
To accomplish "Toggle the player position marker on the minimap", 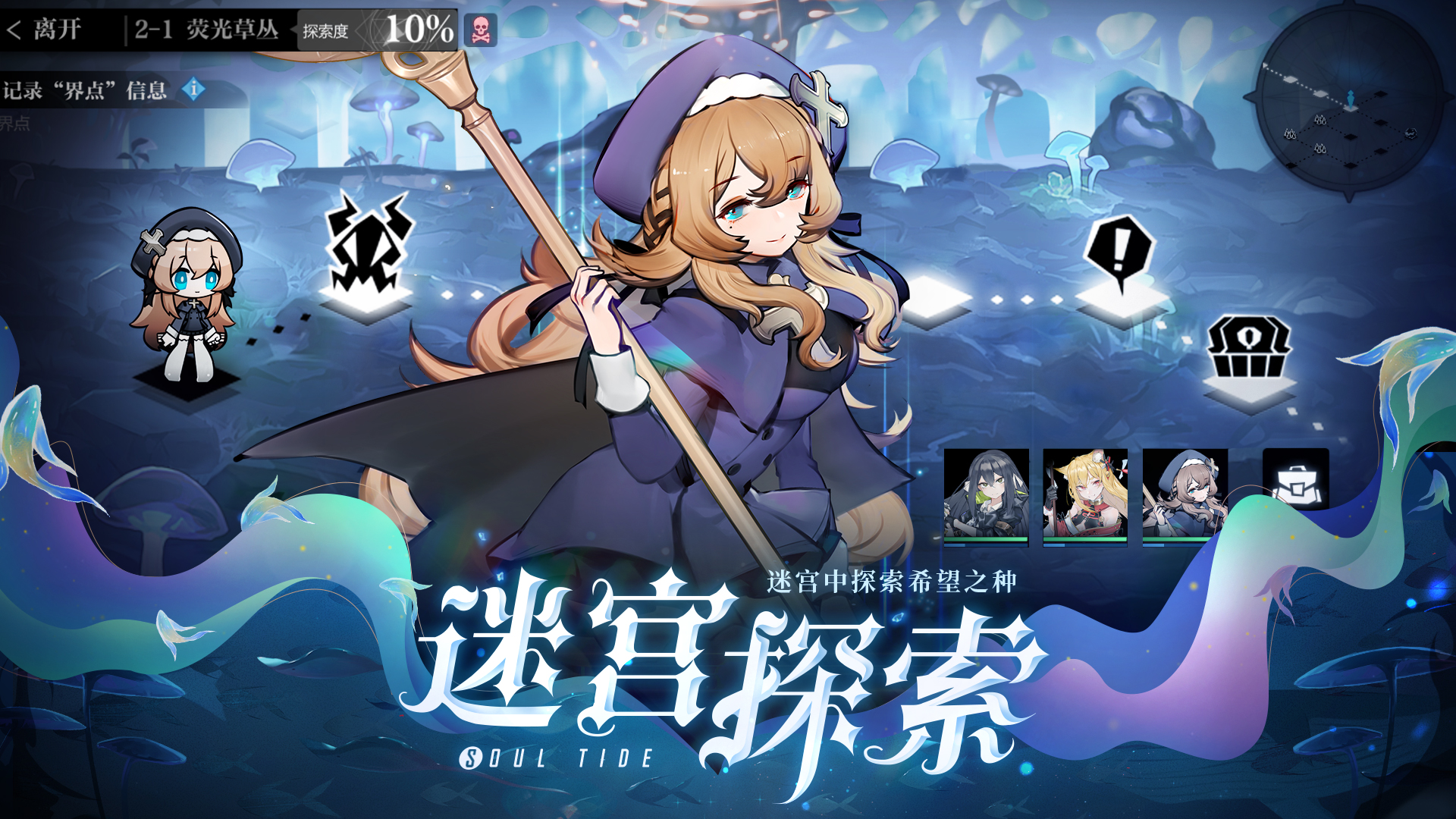I will coord(1350,99).
